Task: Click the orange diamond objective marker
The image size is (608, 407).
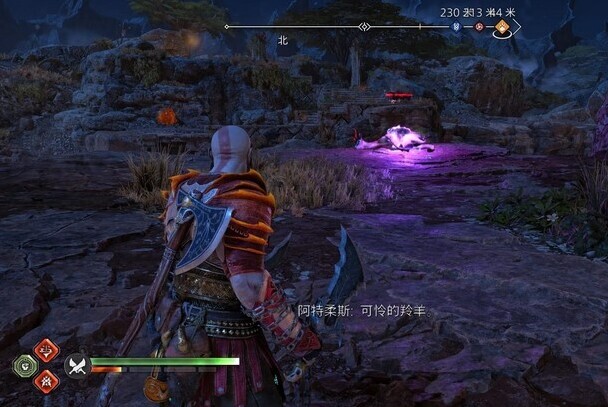Action: point(502,28)
